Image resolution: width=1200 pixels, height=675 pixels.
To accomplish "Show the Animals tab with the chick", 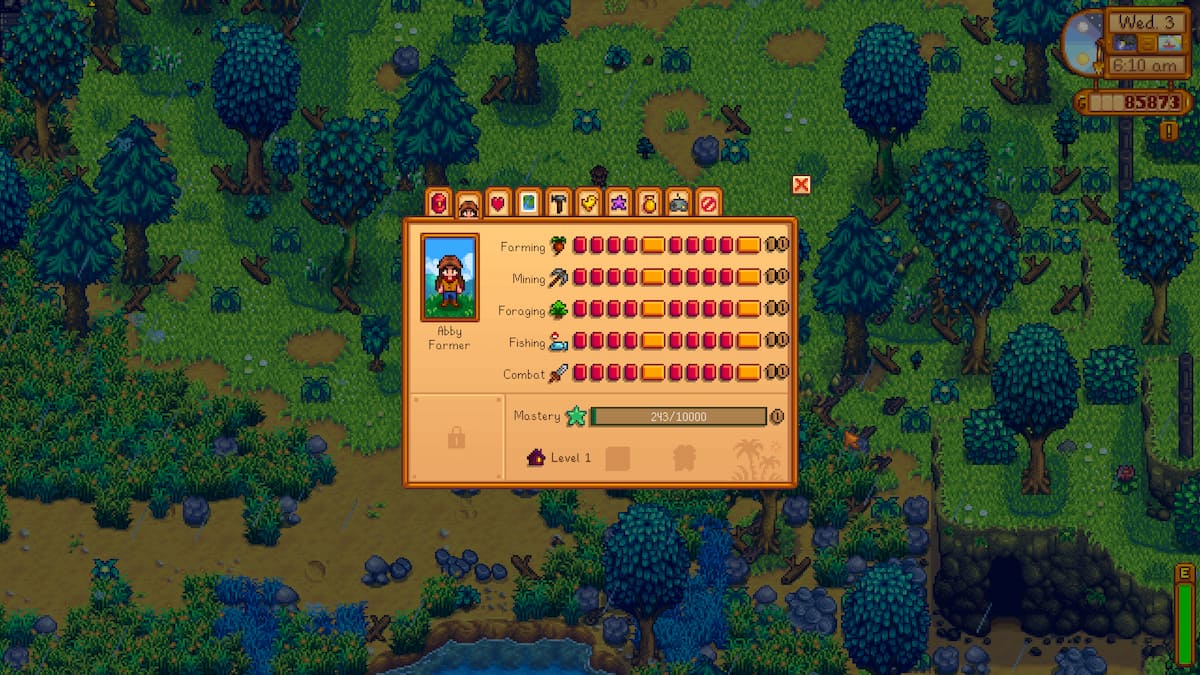I will 588,203.
